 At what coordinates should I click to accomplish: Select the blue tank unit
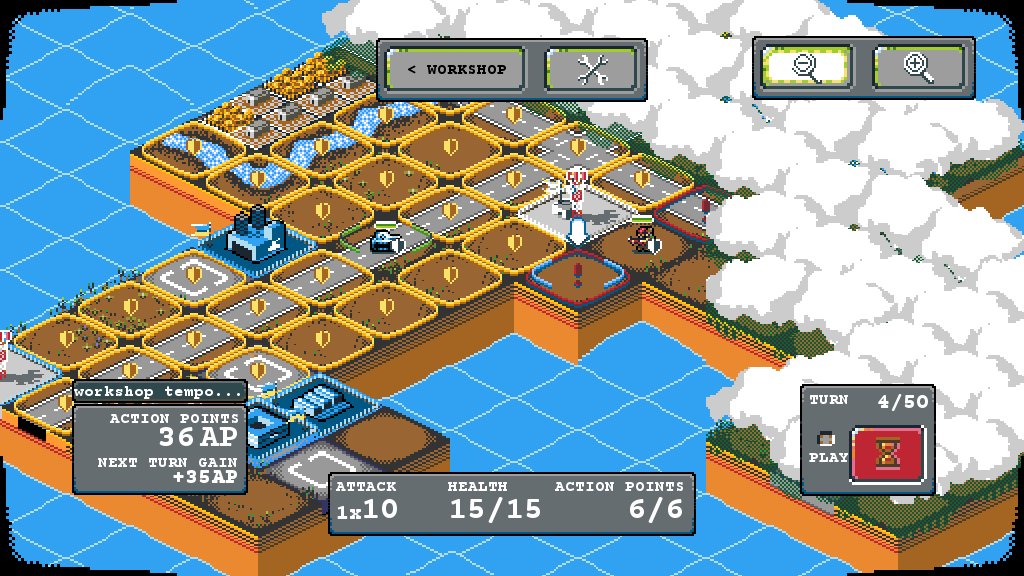[384, 240]
